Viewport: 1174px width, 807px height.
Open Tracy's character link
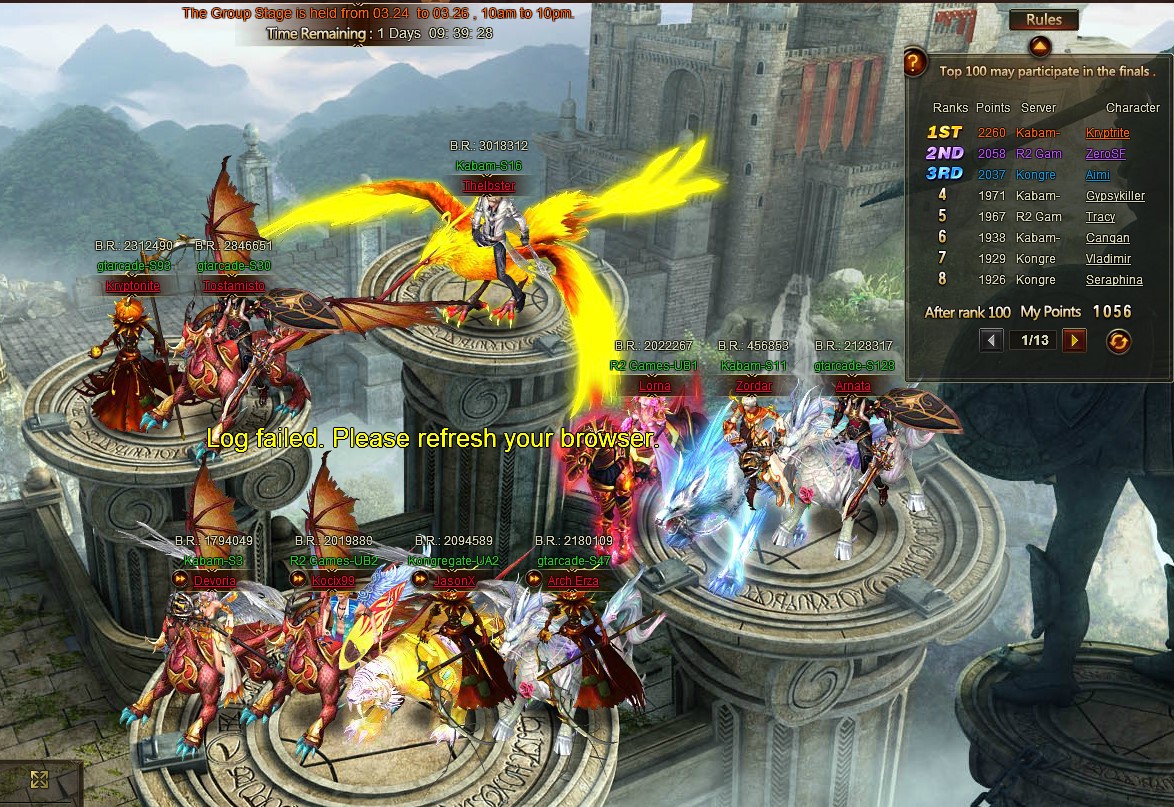pyautogui.click(x=1101, y=217)
